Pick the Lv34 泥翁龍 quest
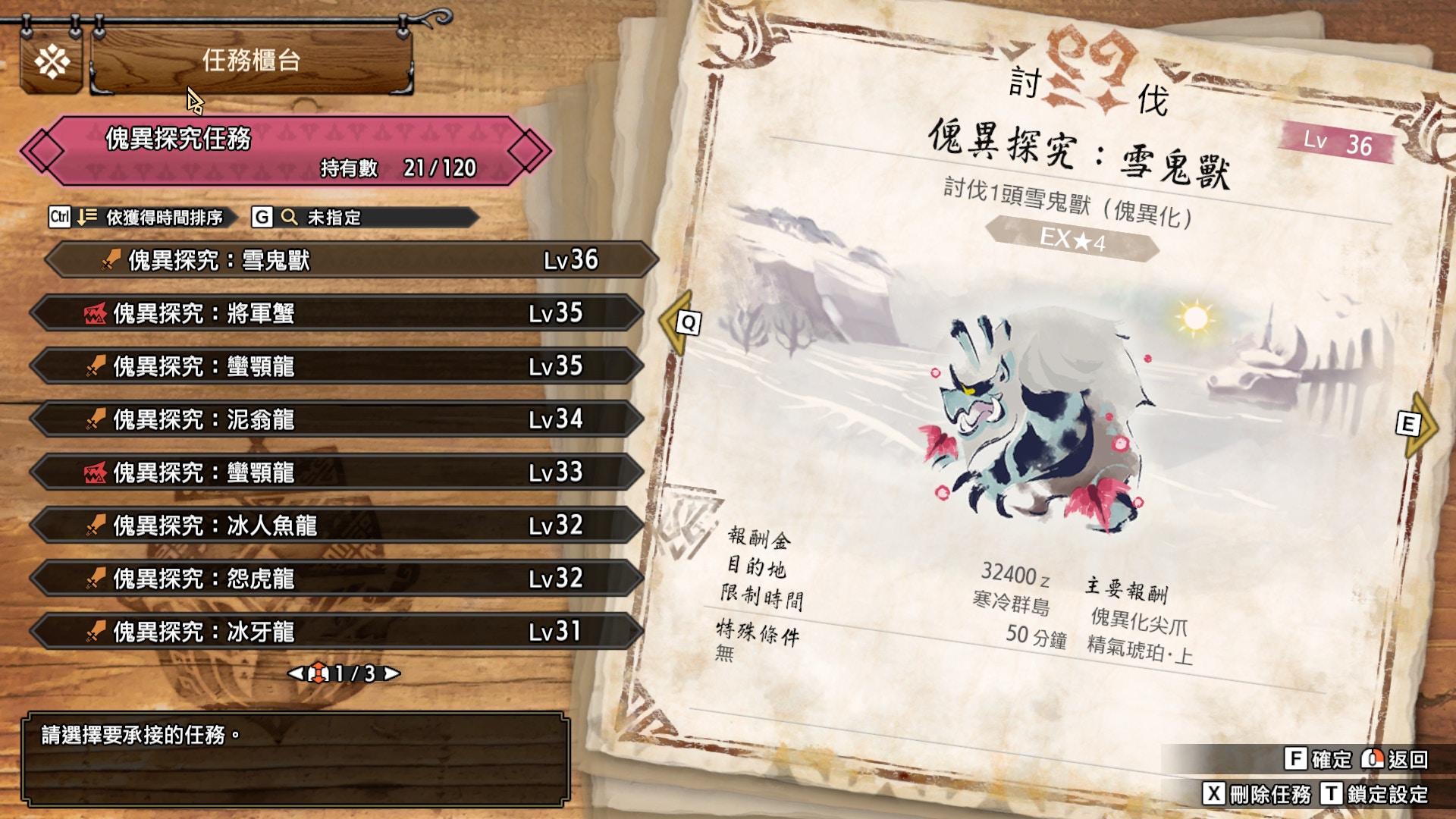The width and height of the screenshot is (1456, 819). click(337, 419)
